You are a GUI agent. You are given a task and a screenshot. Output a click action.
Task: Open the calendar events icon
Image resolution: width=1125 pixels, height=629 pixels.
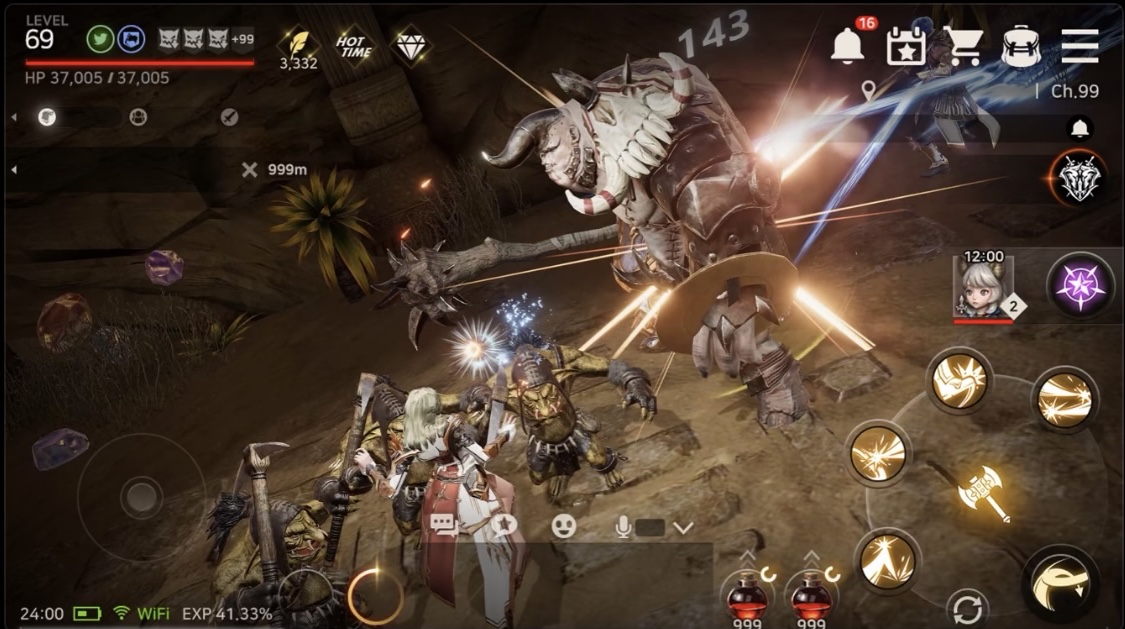coord(906,47)
